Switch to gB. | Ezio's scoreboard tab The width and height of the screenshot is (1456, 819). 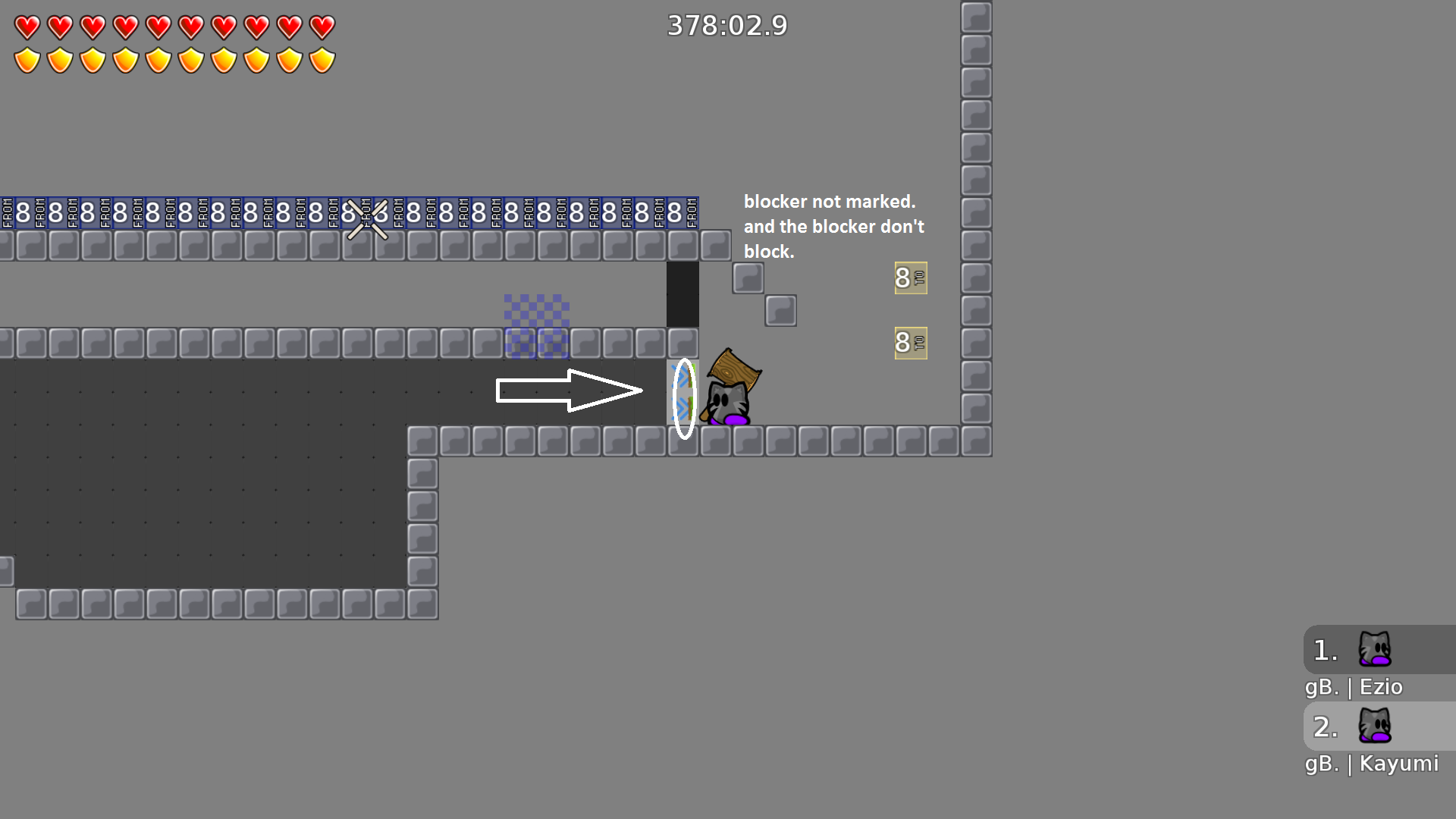pos(1354,687)
